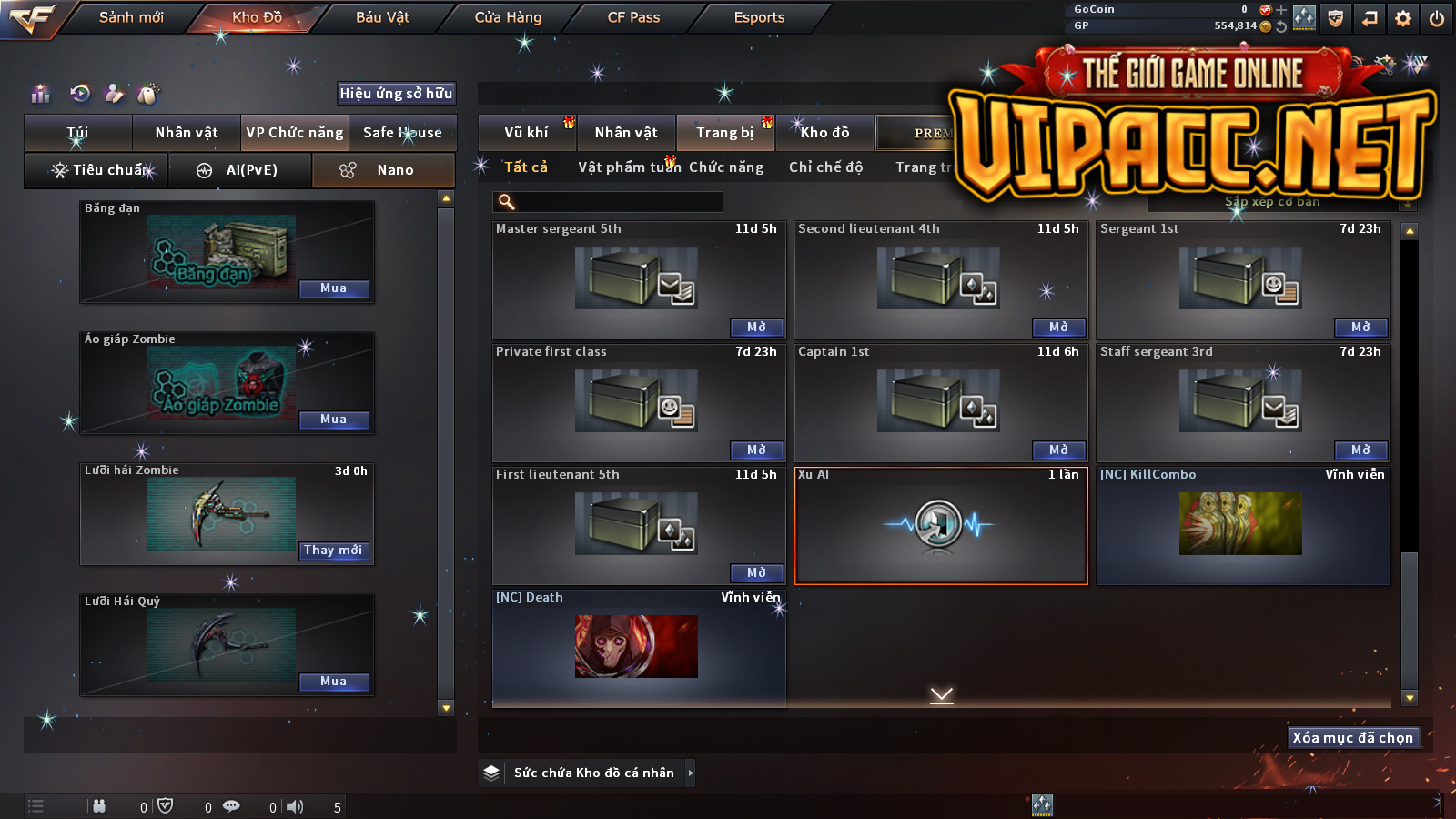Screen dimensions: 1456x819
Task: Select the Xu AI item slot
Action: tap(941, 526)
